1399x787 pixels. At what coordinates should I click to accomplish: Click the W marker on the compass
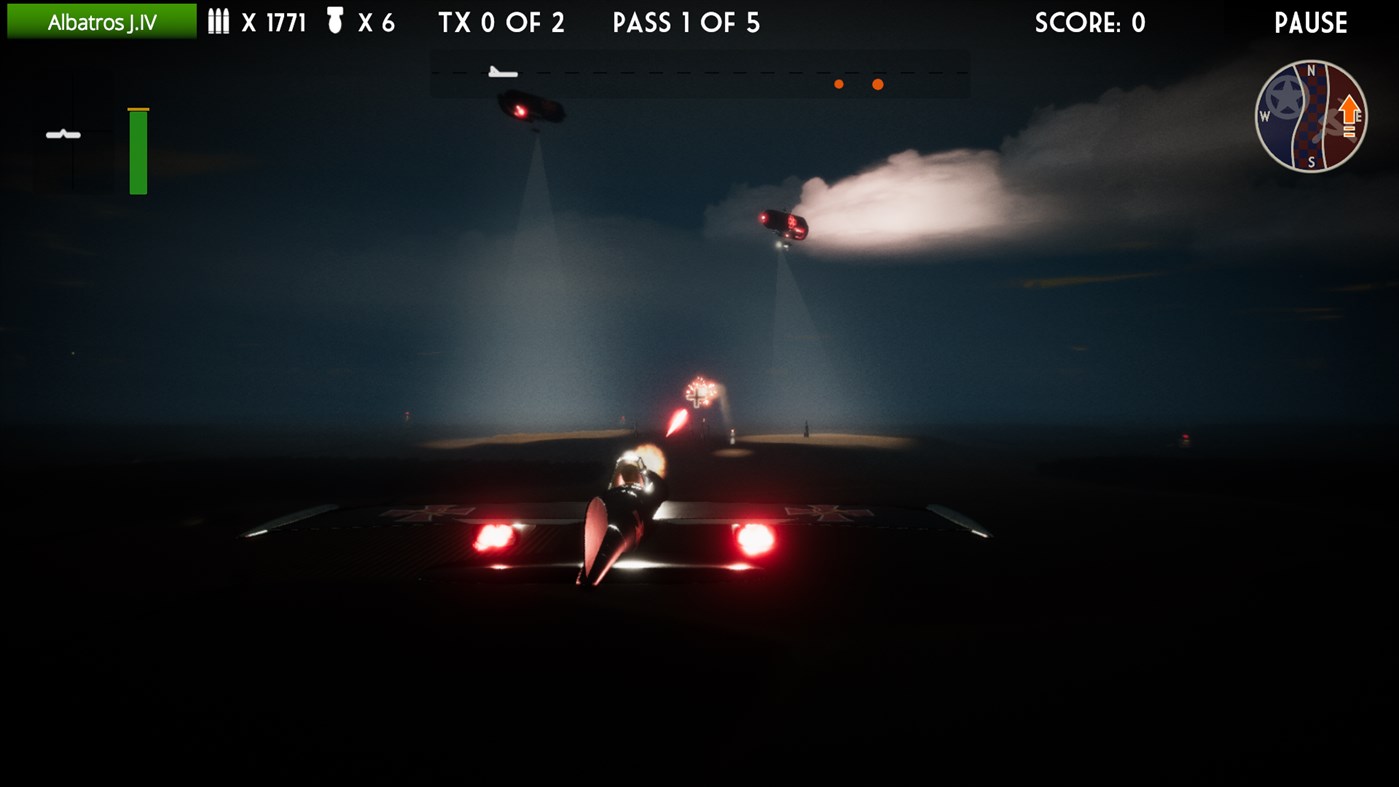coord(1264,116)
